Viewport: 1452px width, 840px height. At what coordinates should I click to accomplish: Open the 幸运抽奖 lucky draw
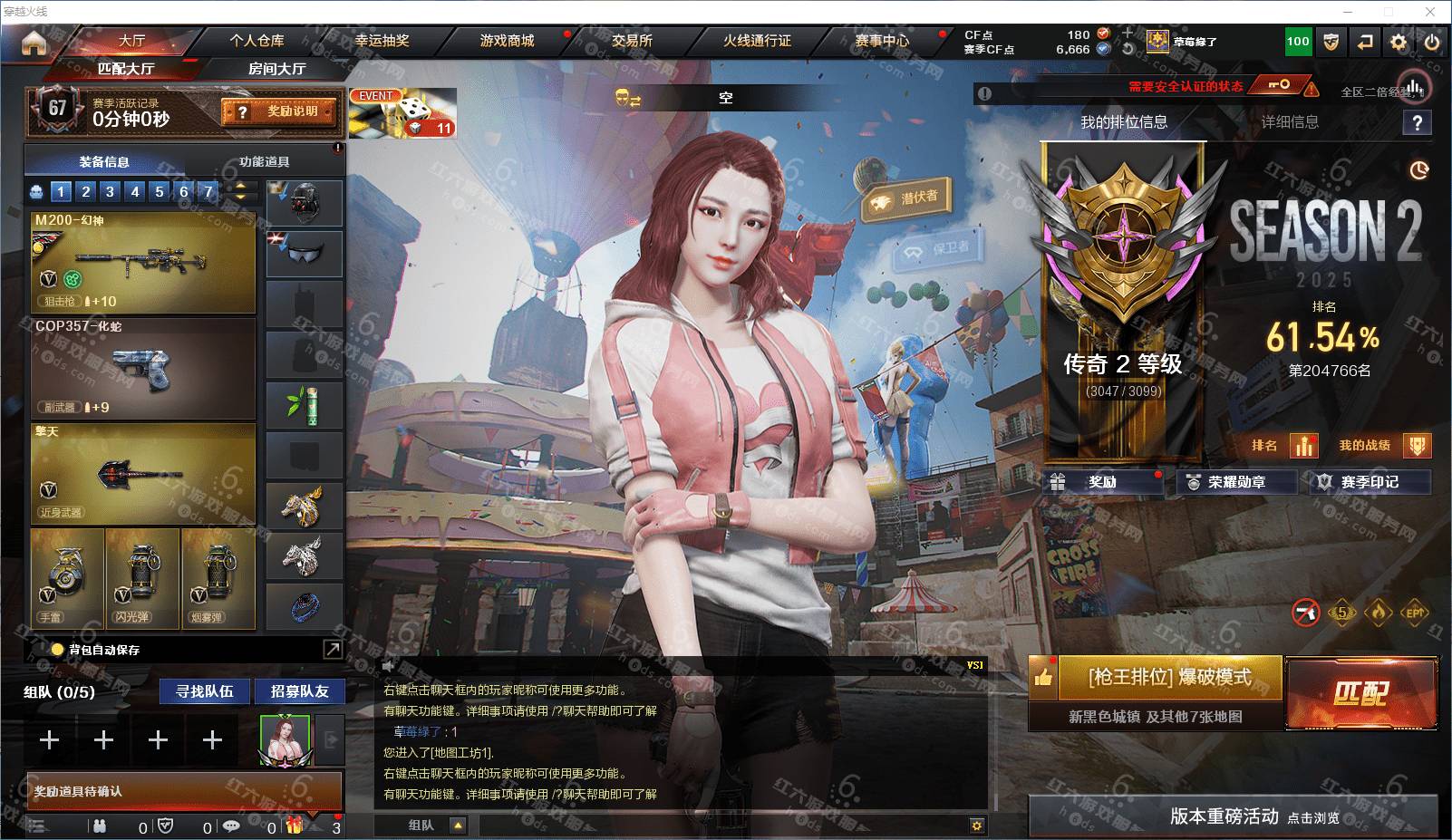[382, 41]
